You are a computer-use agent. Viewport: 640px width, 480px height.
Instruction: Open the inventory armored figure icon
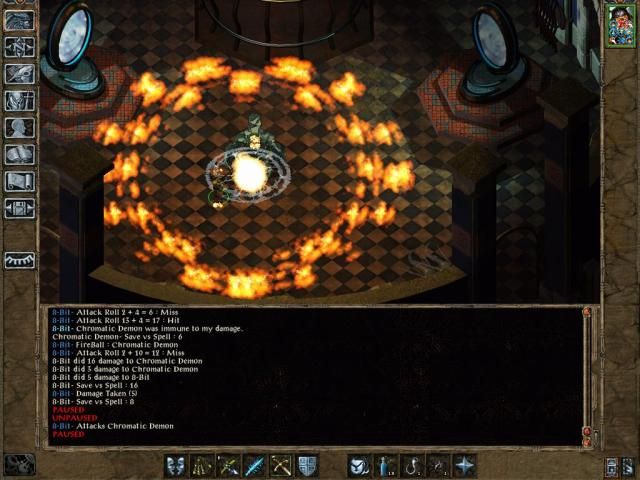20,100
